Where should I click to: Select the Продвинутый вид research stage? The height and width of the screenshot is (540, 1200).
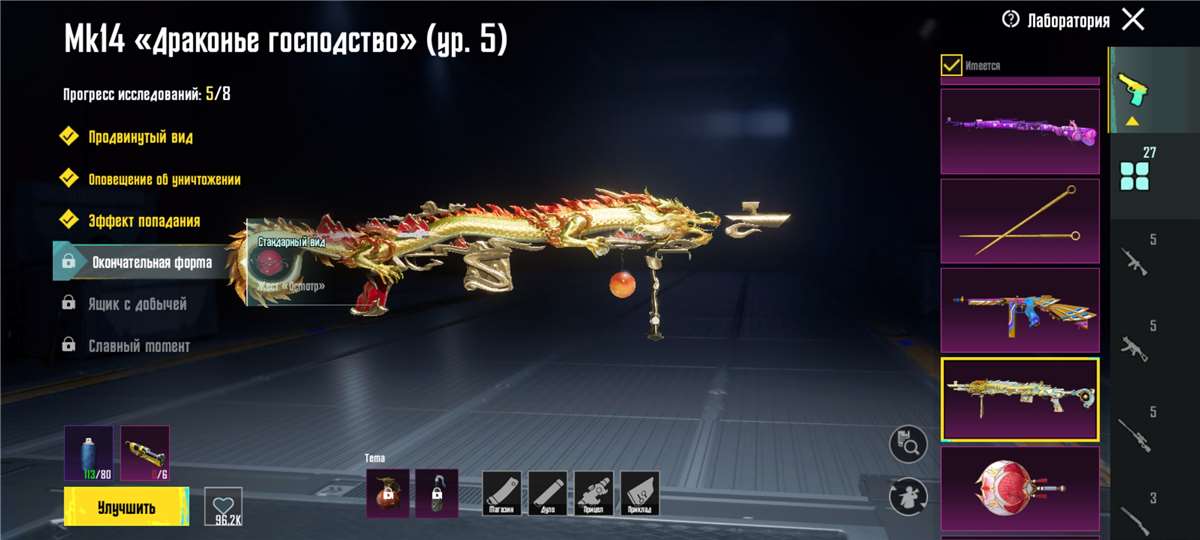[140, 137]
